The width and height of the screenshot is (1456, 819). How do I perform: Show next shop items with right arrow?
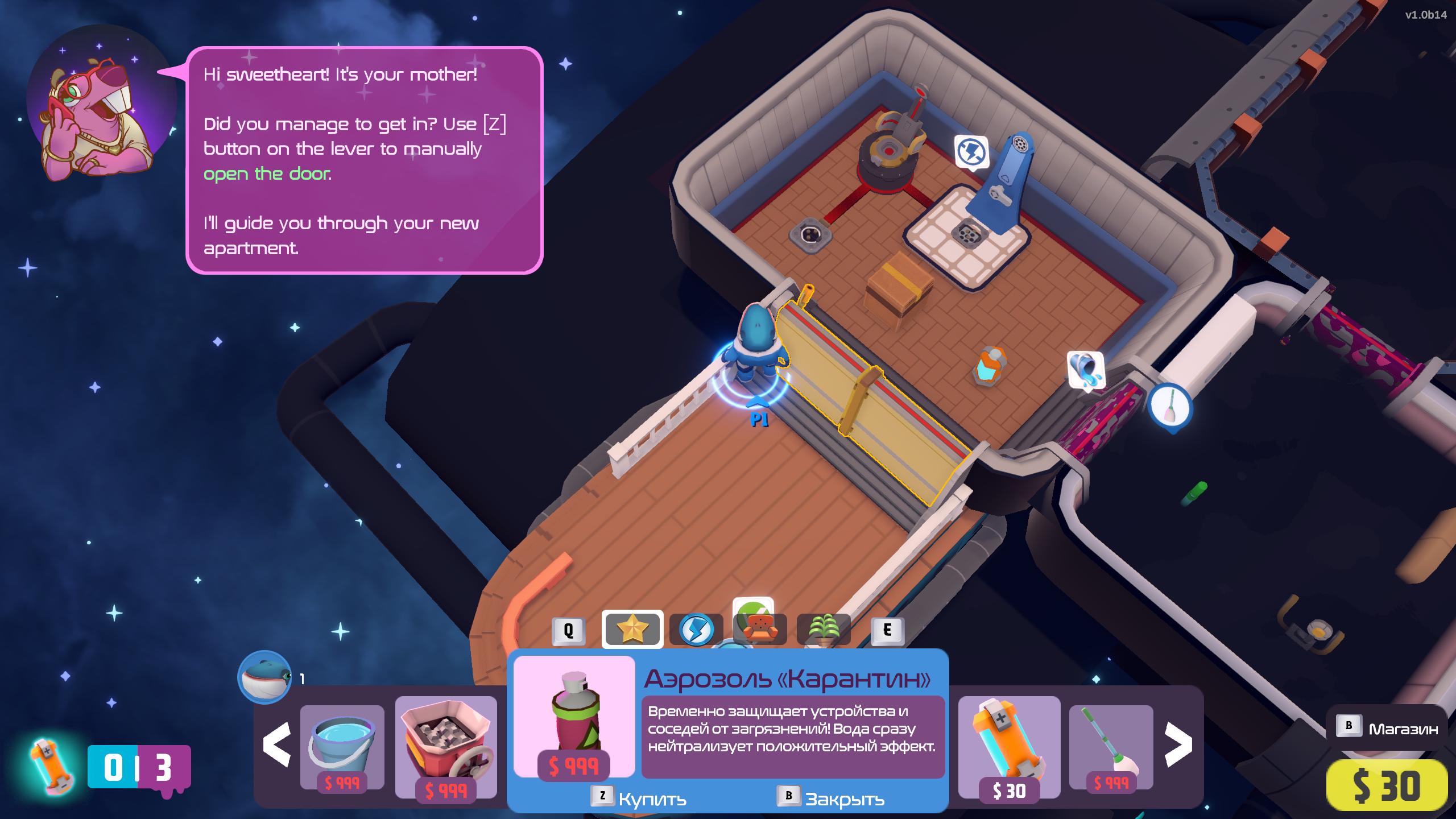1178,745
